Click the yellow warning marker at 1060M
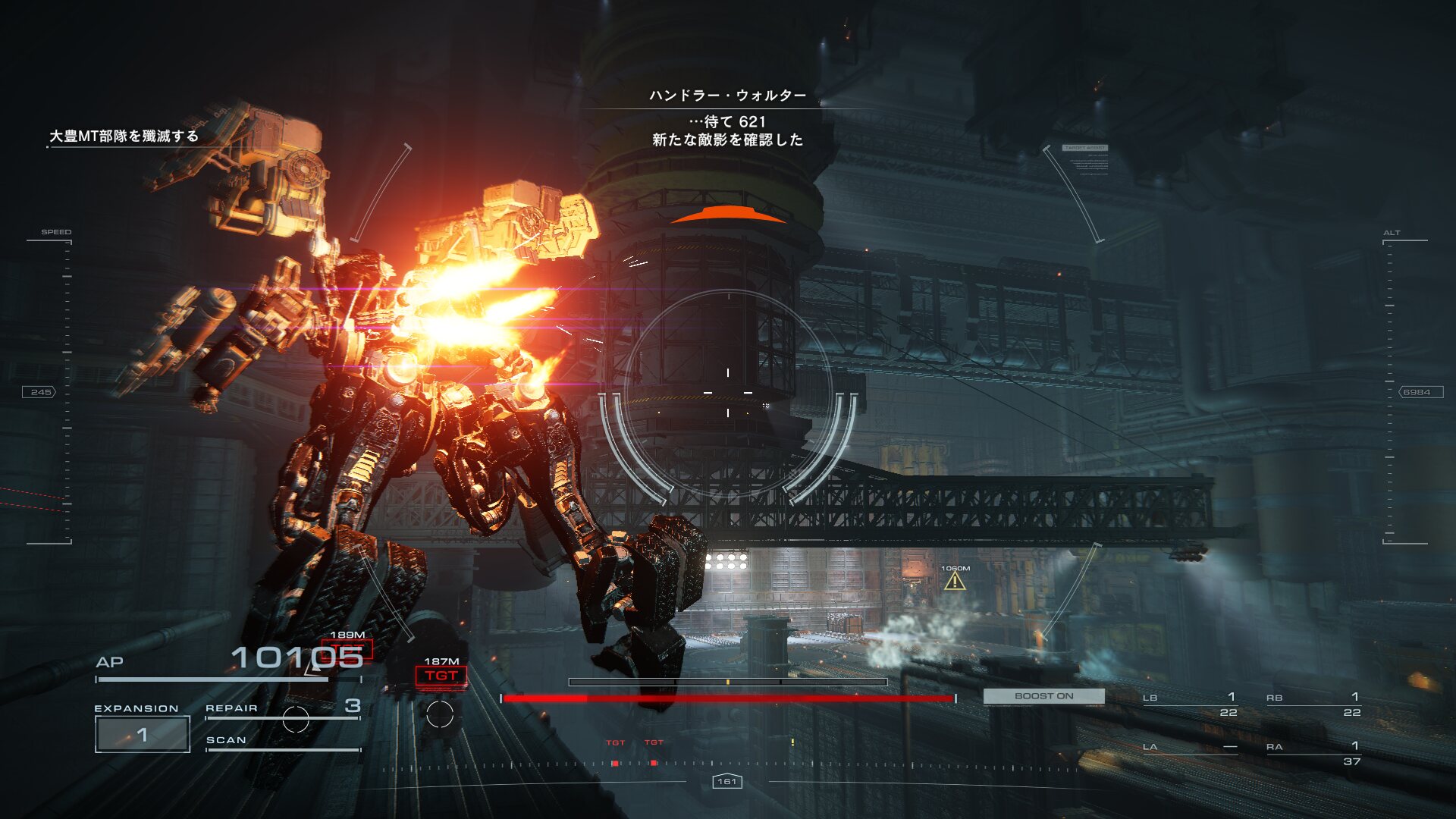 955,582
